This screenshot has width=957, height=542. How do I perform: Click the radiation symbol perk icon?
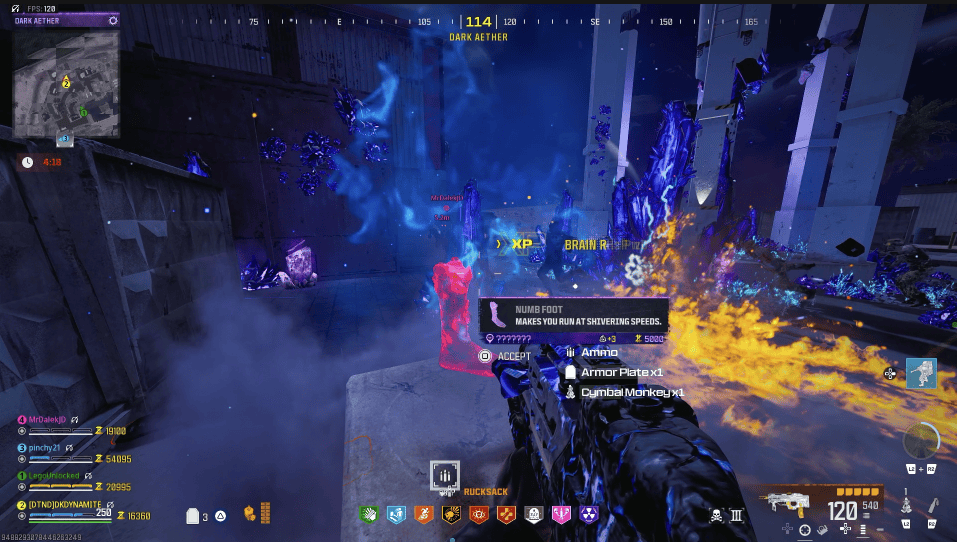click(x=590, y=514)
